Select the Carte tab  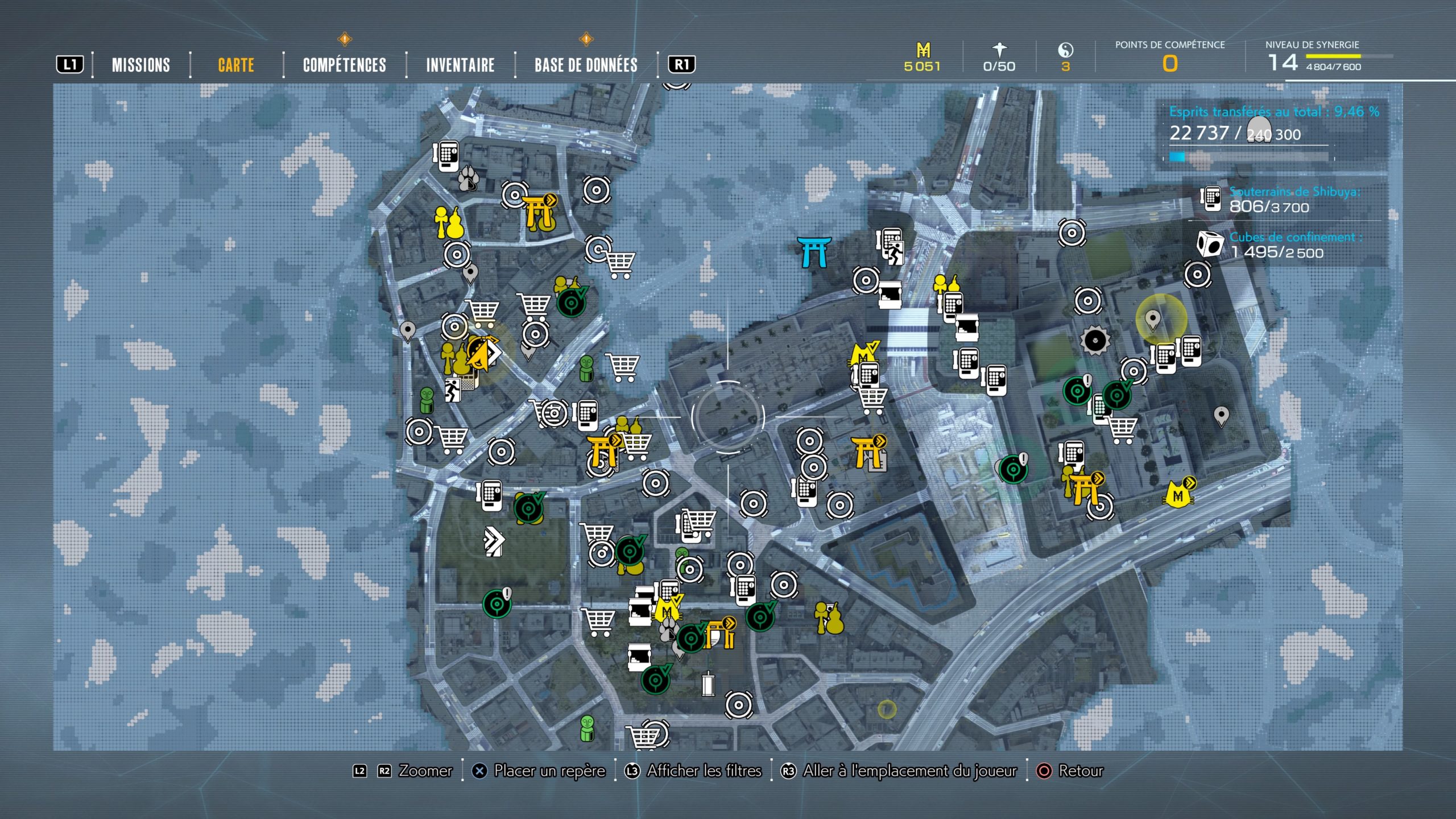[236, 65]
